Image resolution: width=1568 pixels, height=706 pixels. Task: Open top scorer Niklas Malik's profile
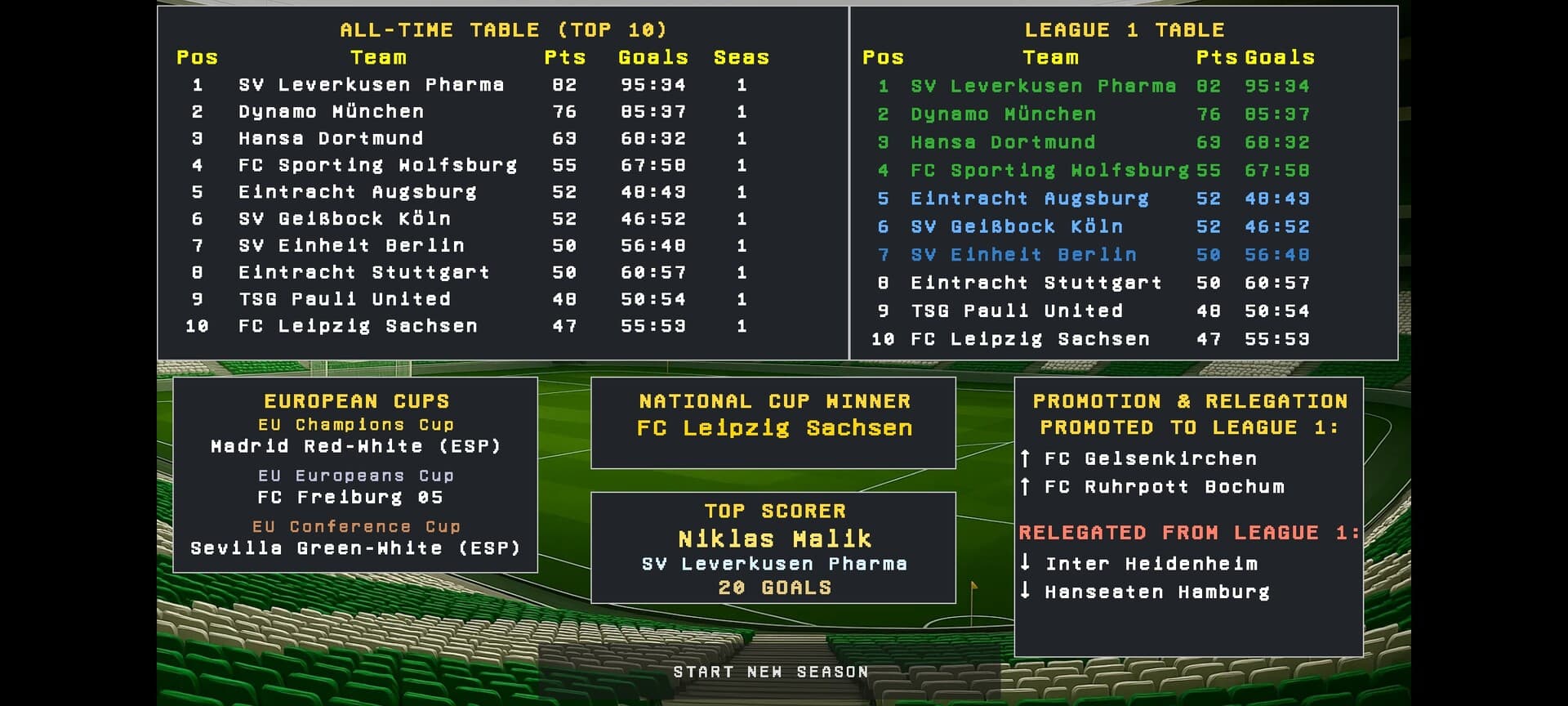(773, 538)
